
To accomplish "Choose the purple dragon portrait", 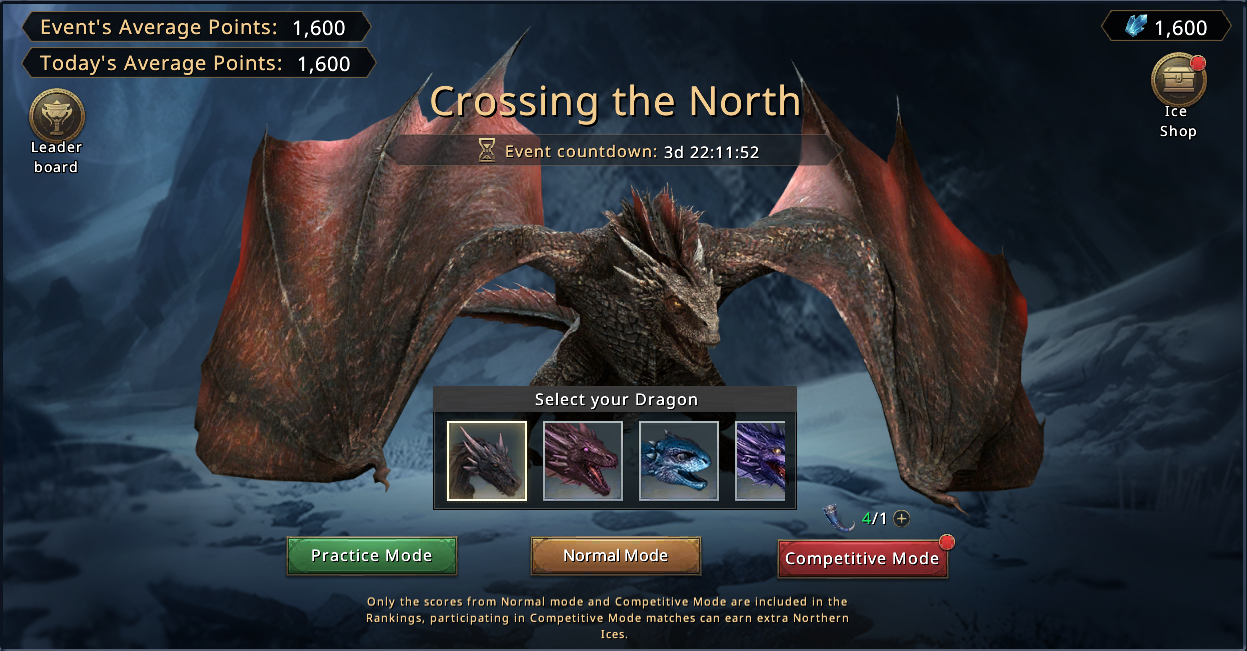I will pos(761,460).
